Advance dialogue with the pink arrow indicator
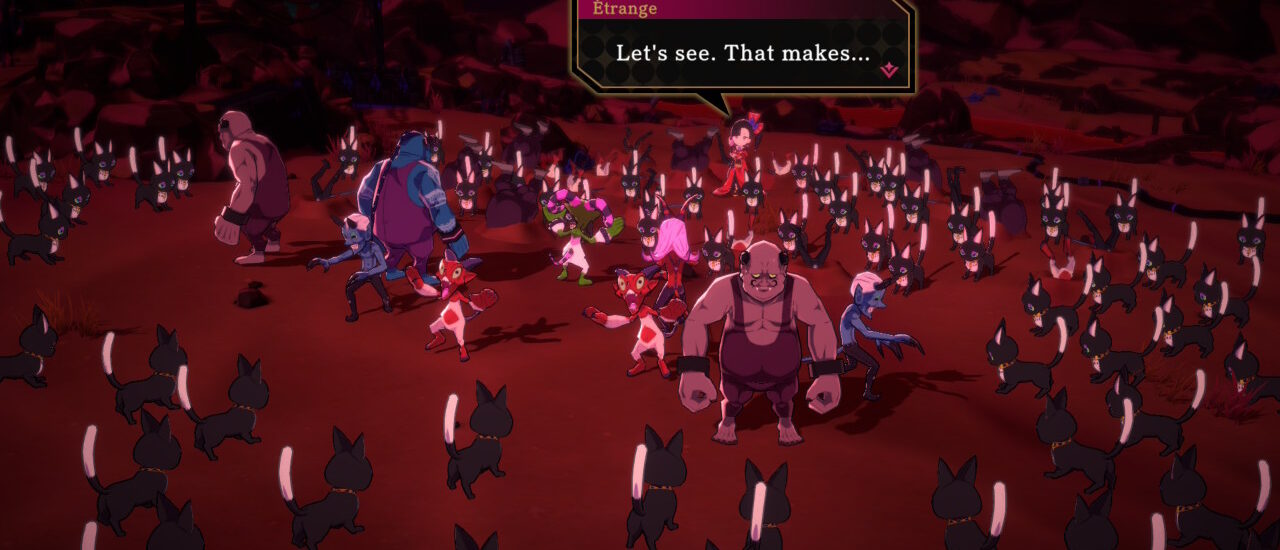Screen dimensions: 1280x550 tap(888, 70)
